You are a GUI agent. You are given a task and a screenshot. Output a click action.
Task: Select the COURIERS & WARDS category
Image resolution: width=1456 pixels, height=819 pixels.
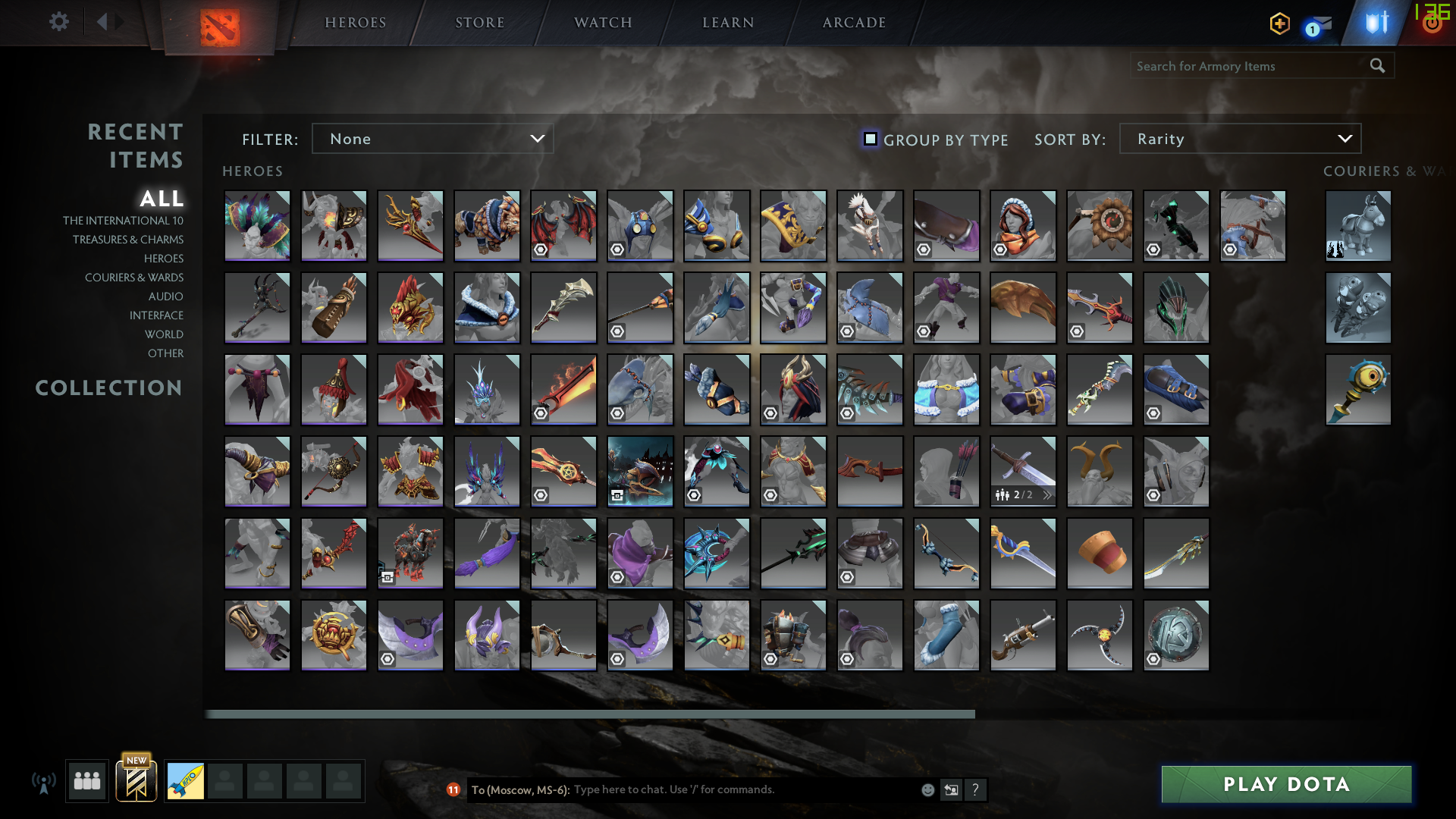tap(134, 278)
